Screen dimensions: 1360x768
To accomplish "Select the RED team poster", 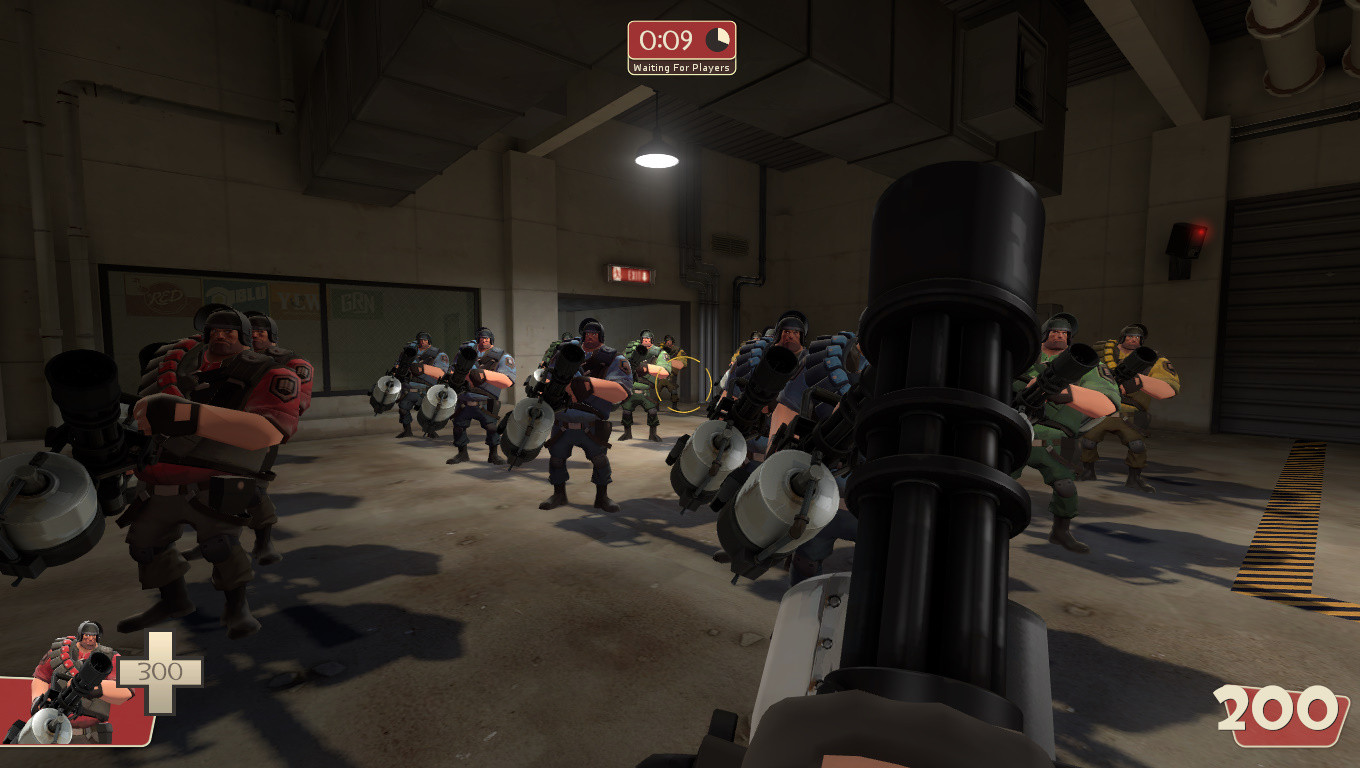I will 164,295.
